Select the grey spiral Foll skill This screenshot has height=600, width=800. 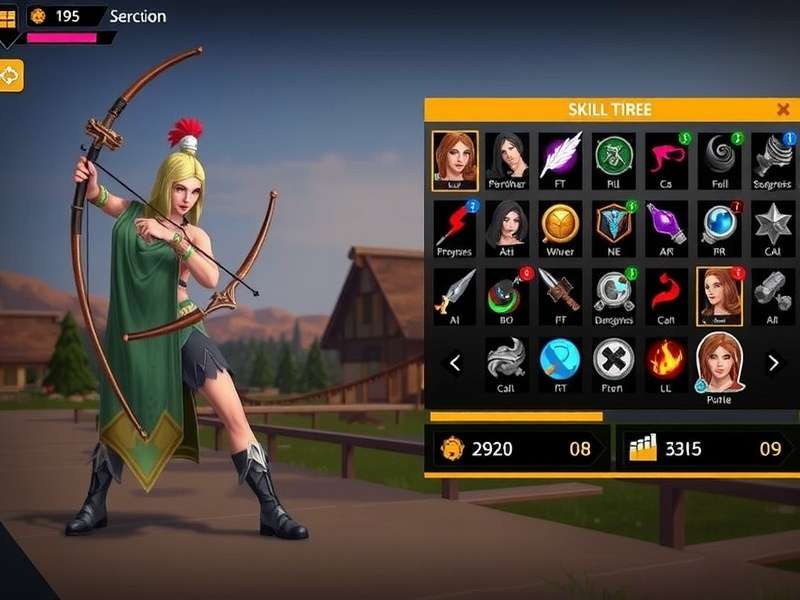[719, 155]
